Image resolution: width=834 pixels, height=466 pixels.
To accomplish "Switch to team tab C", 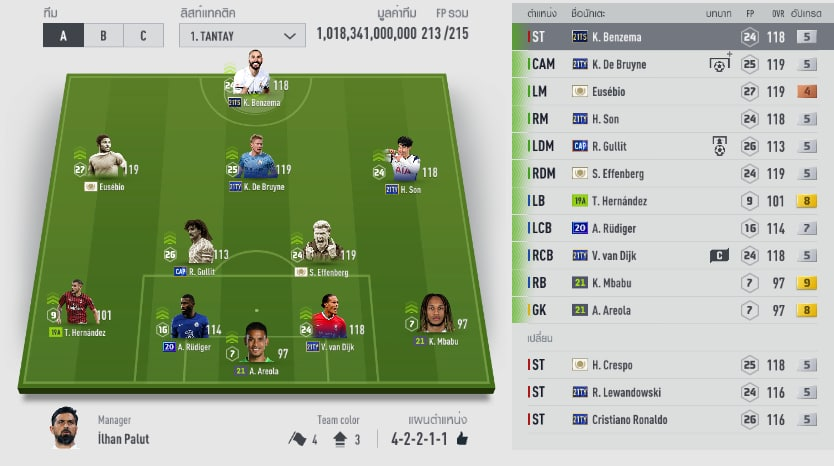I will 143,35.
